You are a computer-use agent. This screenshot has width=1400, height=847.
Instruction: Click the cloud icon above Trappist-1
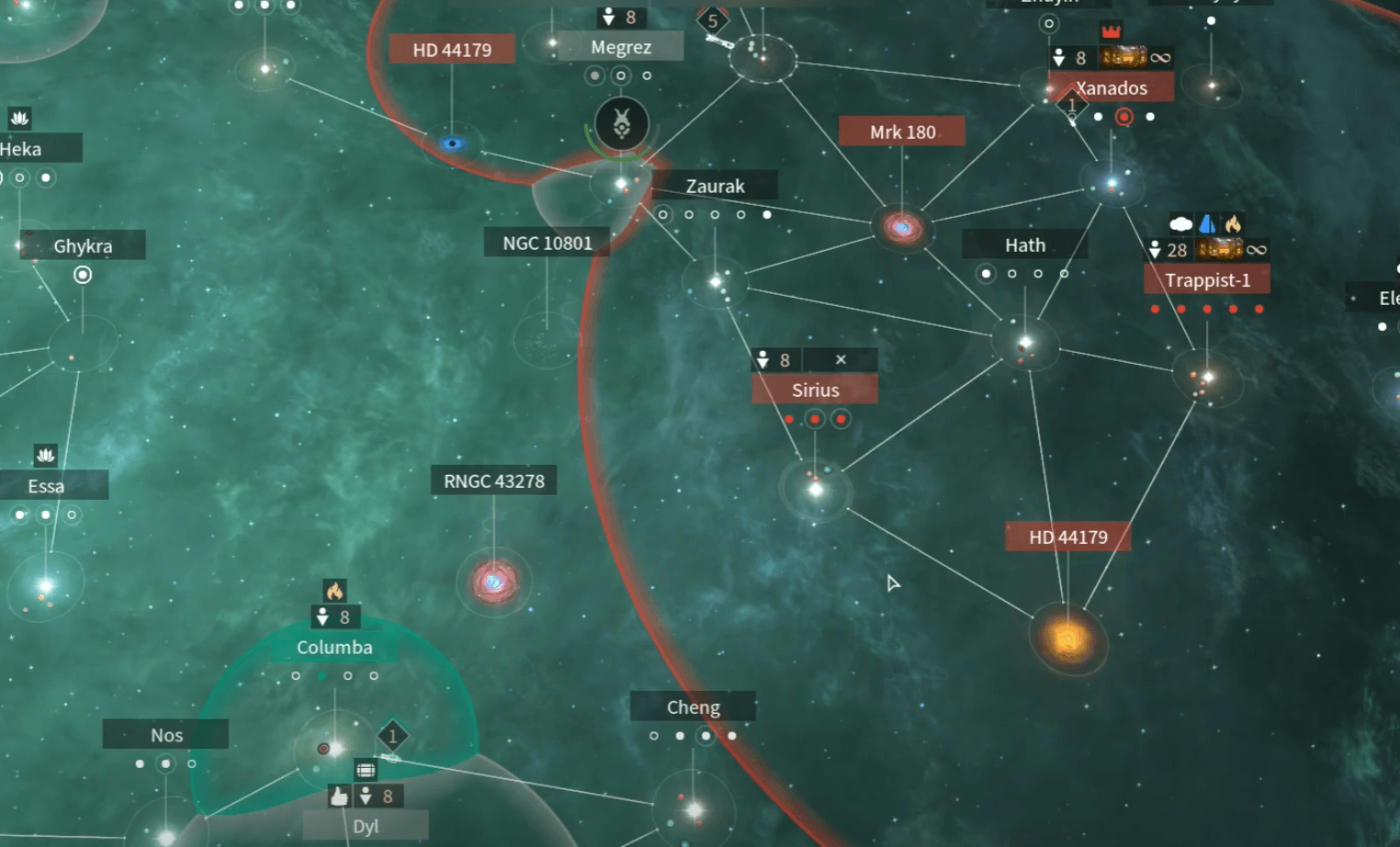tap(1180, 221)
